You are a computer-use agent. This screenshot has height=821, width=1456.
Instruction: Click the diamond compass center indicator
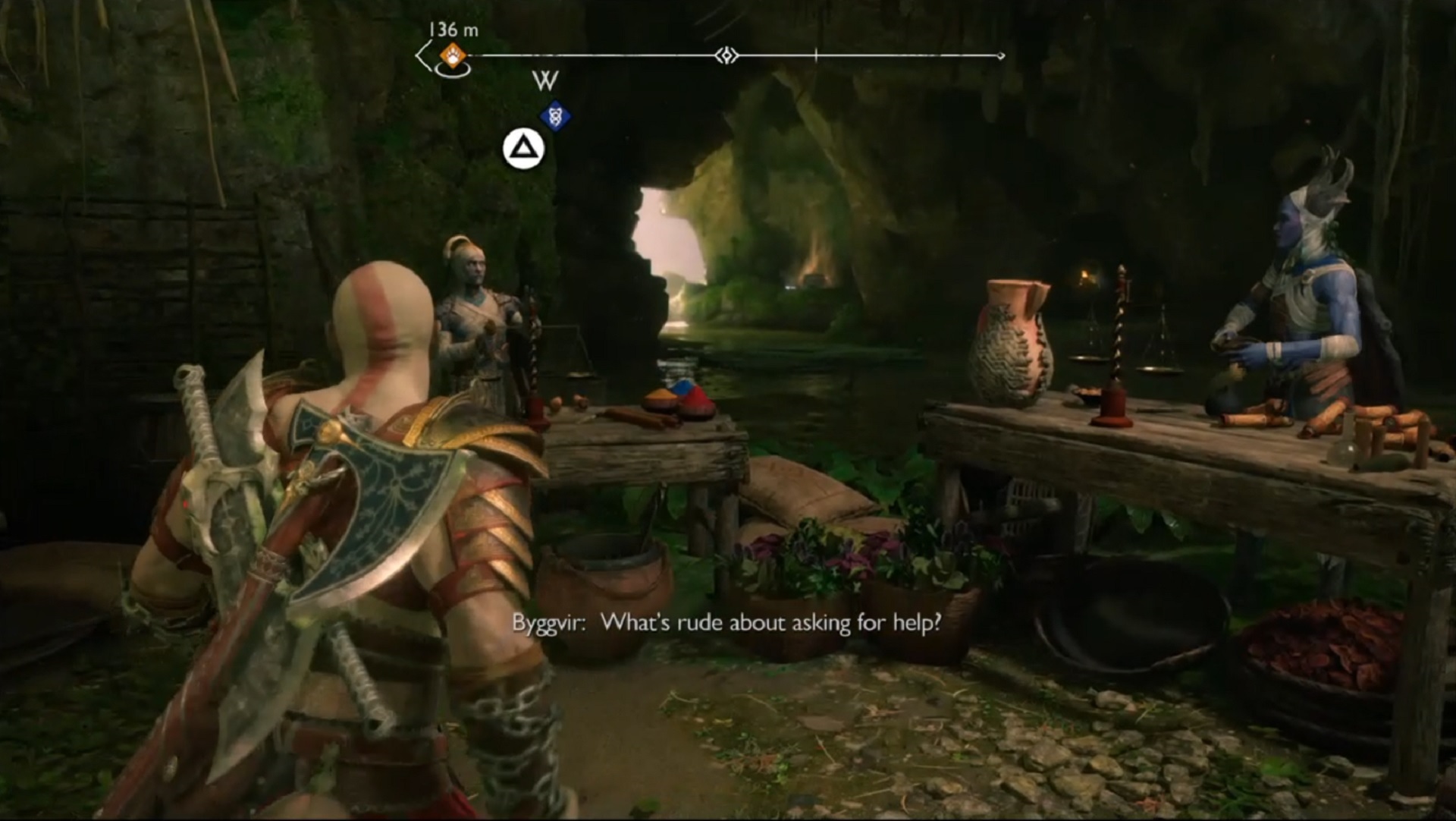[726, 55]
